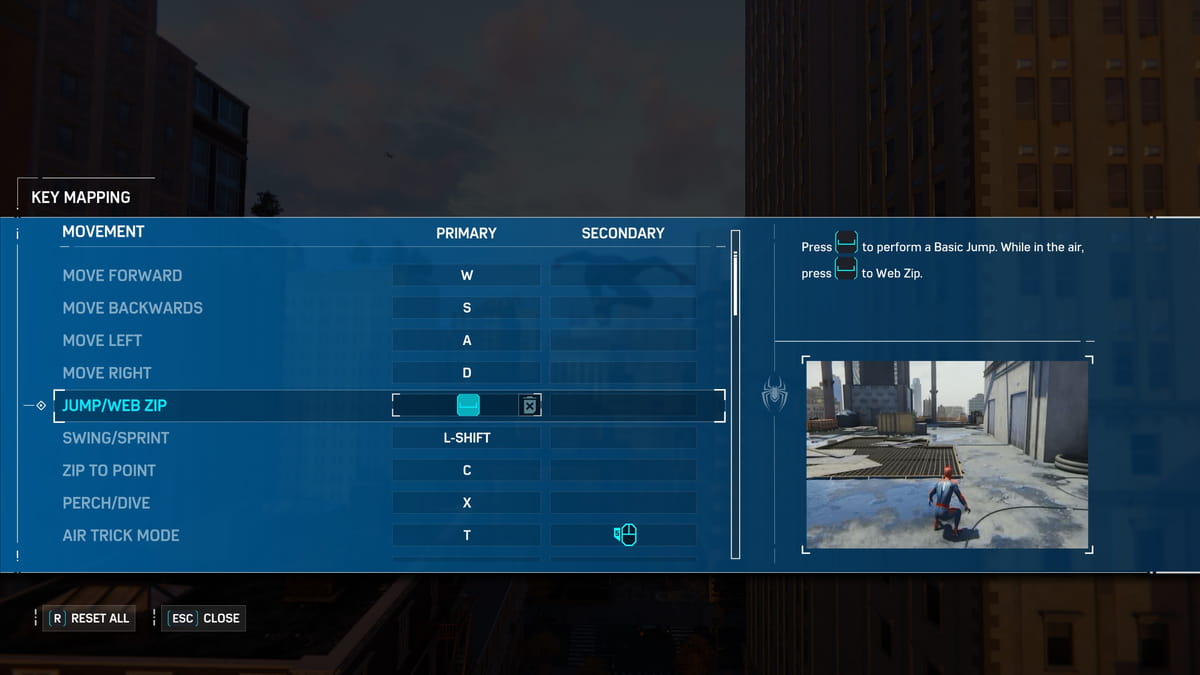This screenshot has width=1200, height=675.
Task: Edit Air Trick Mode primary key T
Action: click(466, 535)
